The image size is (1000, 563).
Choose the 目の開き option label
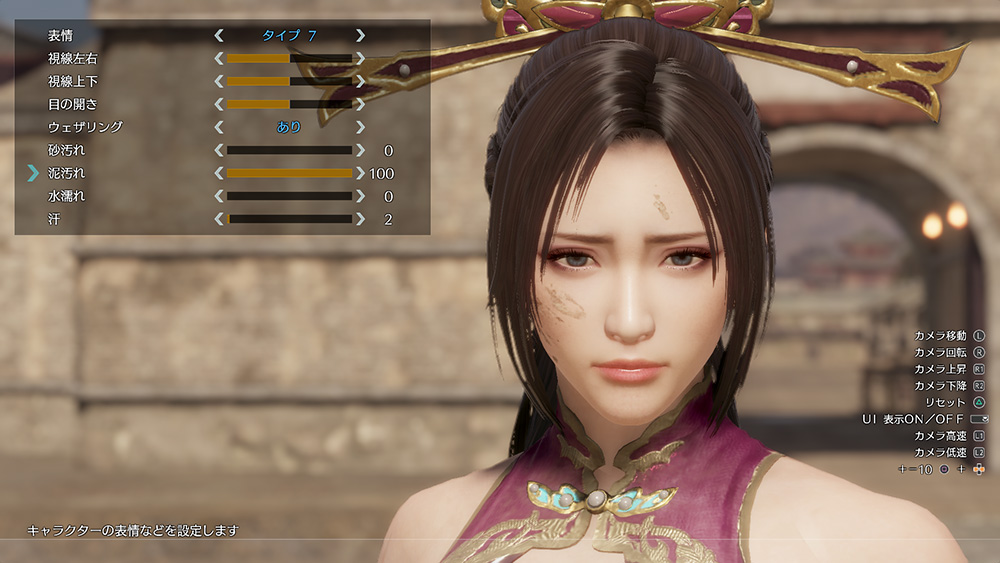[72, 104]
